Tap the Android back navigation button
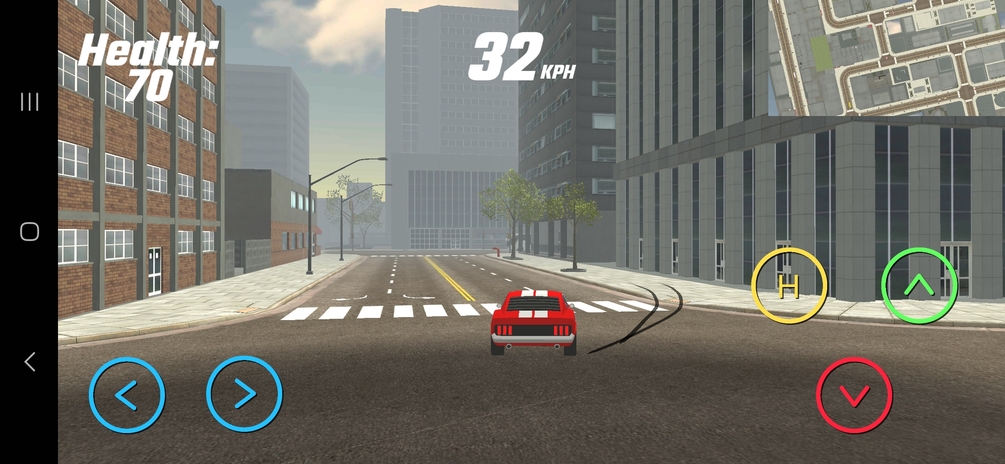Viewport: 1005px width, 464px height. pos(29,362)
